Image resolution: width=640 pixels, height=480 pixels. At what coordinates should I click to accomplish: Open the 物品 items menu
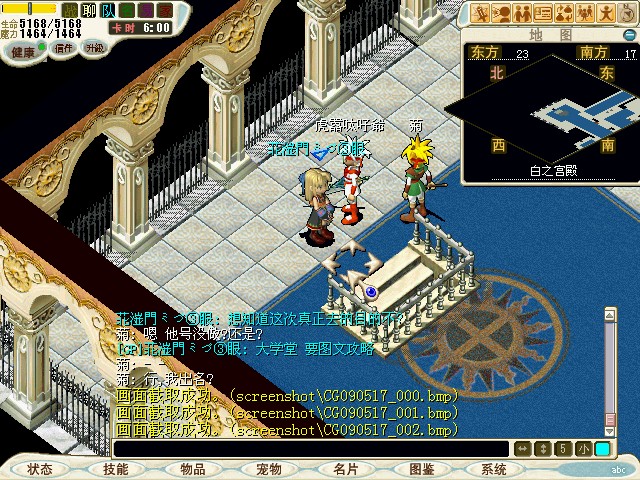tap(193, 468)
